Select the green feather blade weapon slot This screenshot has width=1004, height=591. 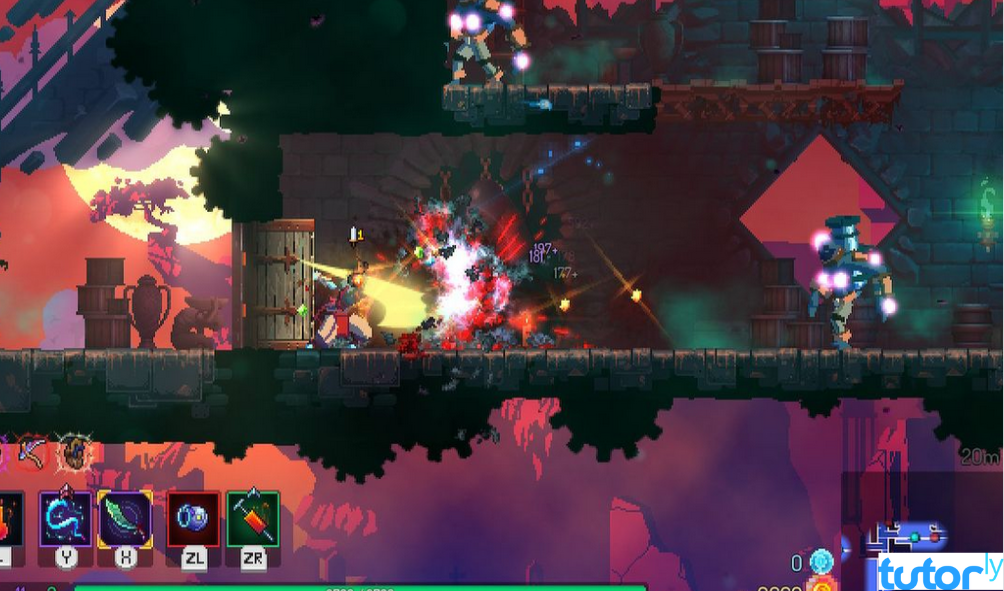[125, 518]
